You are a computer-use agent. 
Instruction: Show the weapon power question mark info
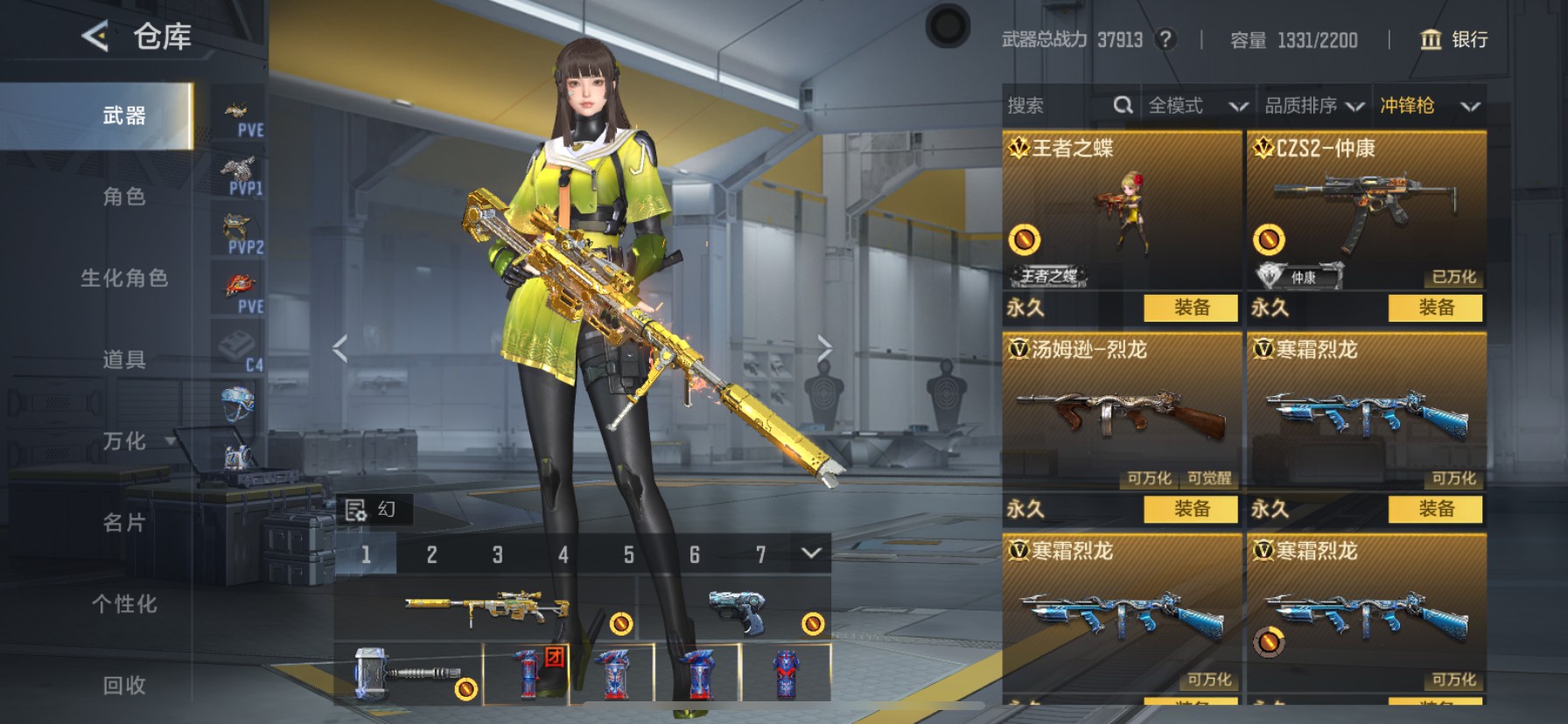[1165, 39]
